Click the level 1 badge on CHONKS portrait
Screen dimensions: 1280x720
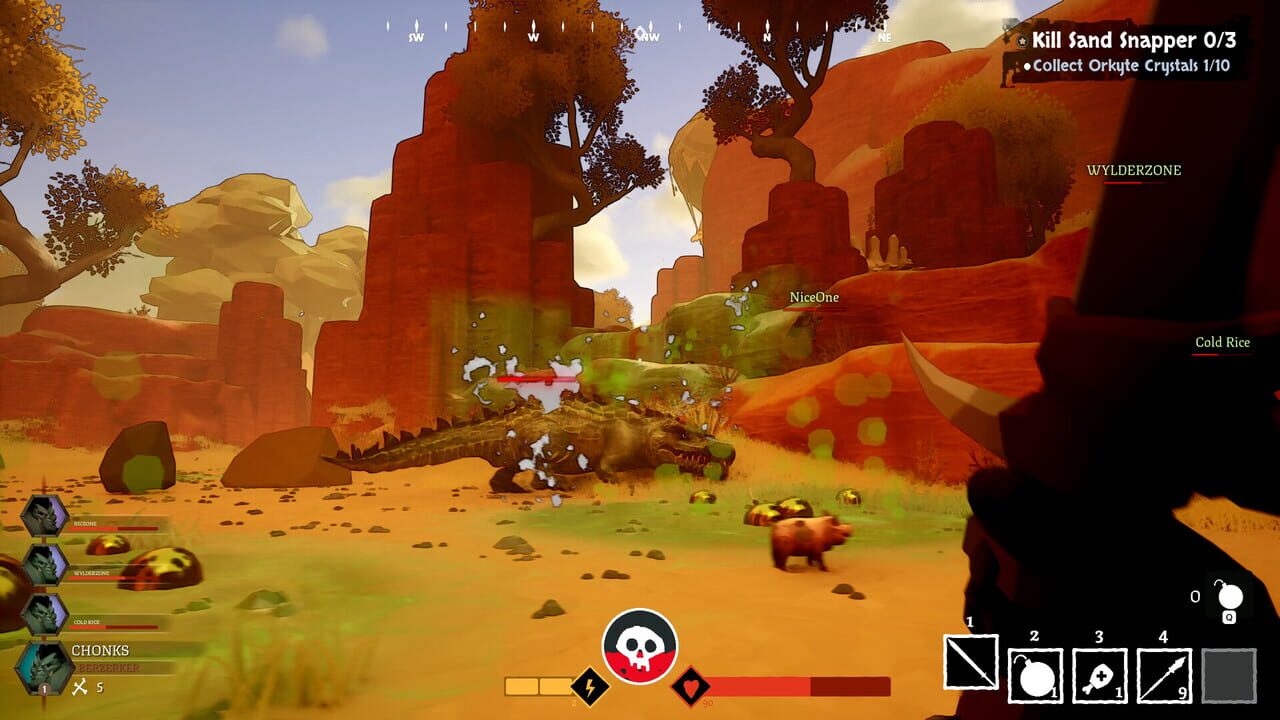pyautogui.click(x=43, y=690)
